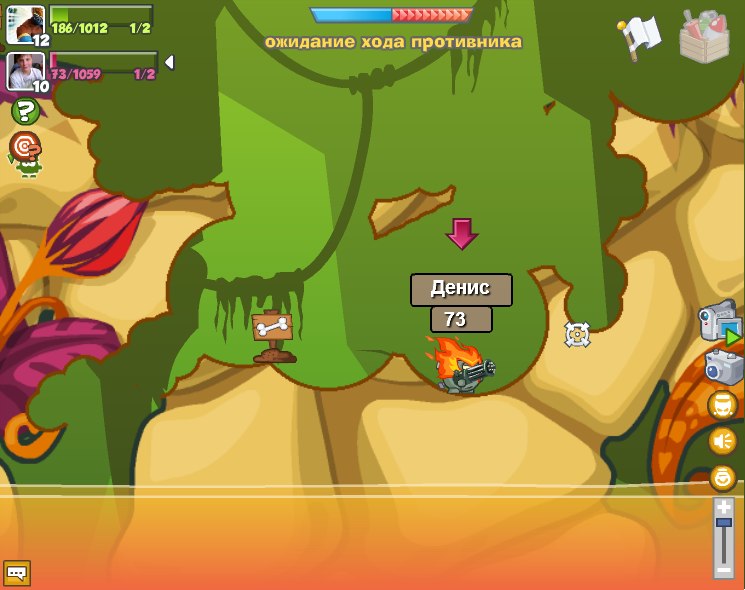Viewport: 745px width, 590px height.
Task: Select the level 10 opponent avatar
Action: [x=25, y=70]
